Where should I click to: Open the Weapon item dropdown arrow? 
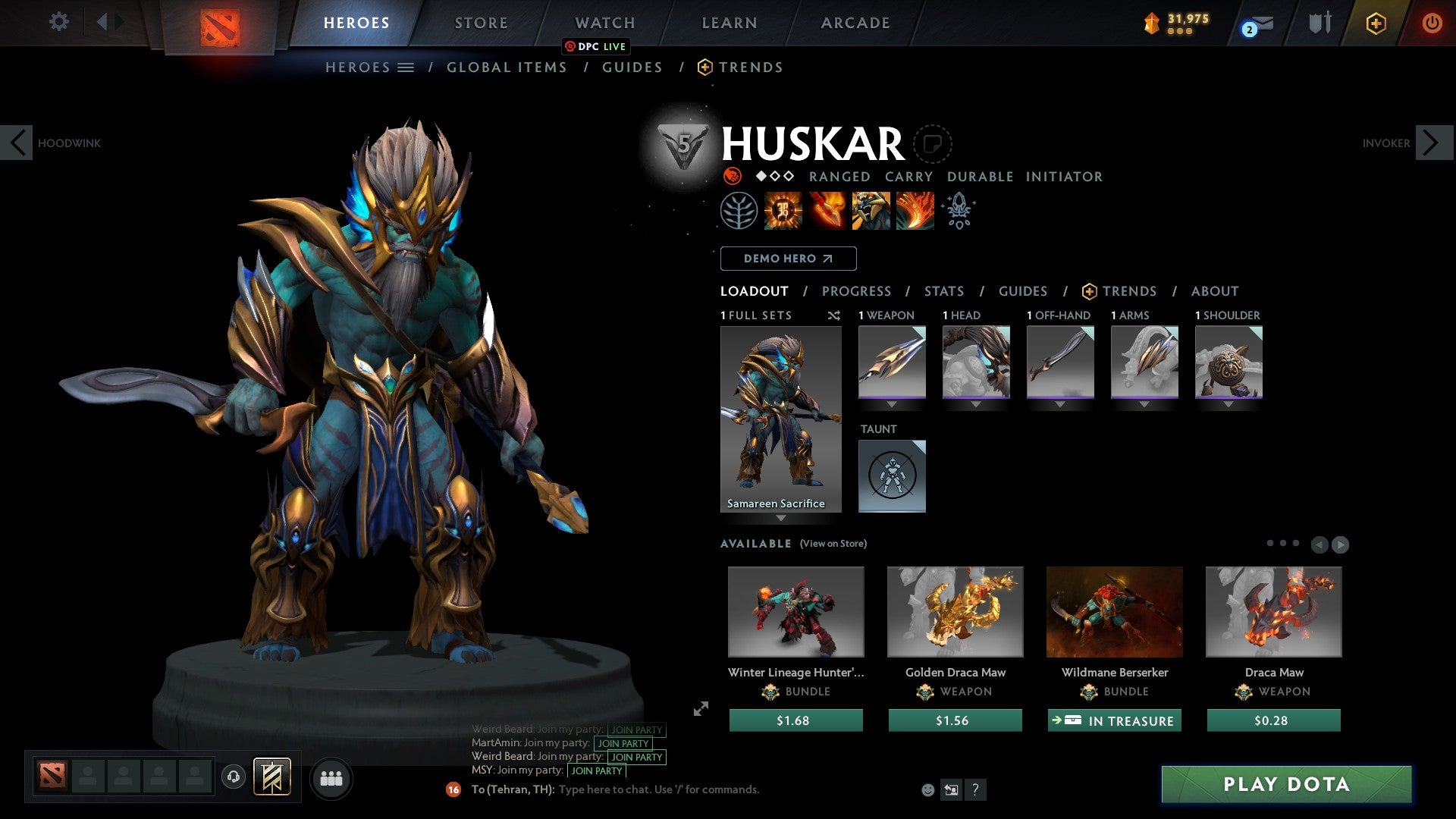(892, 404)
